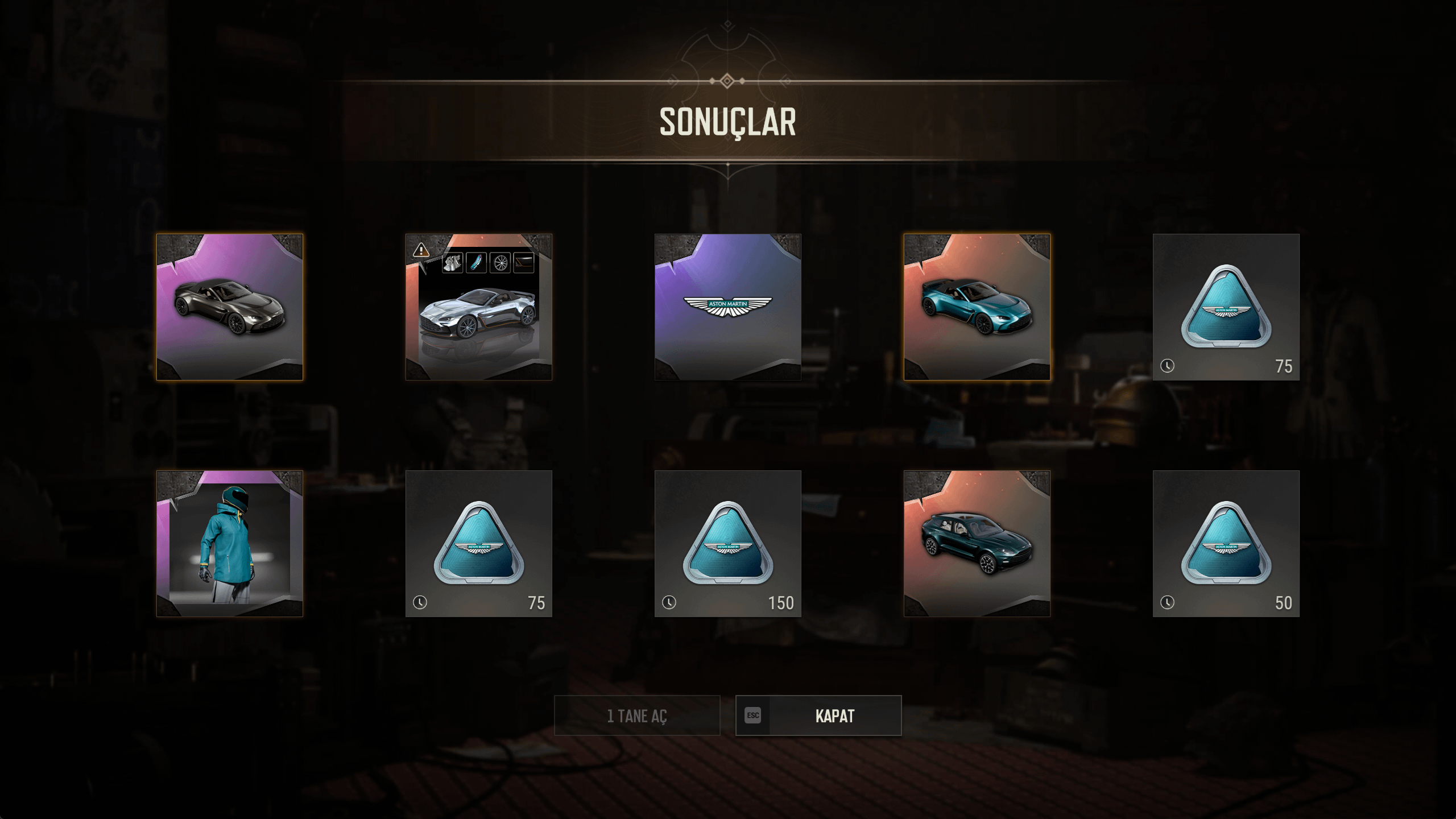Select the chrome silver Aston Martin reward
The image size is (1456, 819).
point(479,307)
